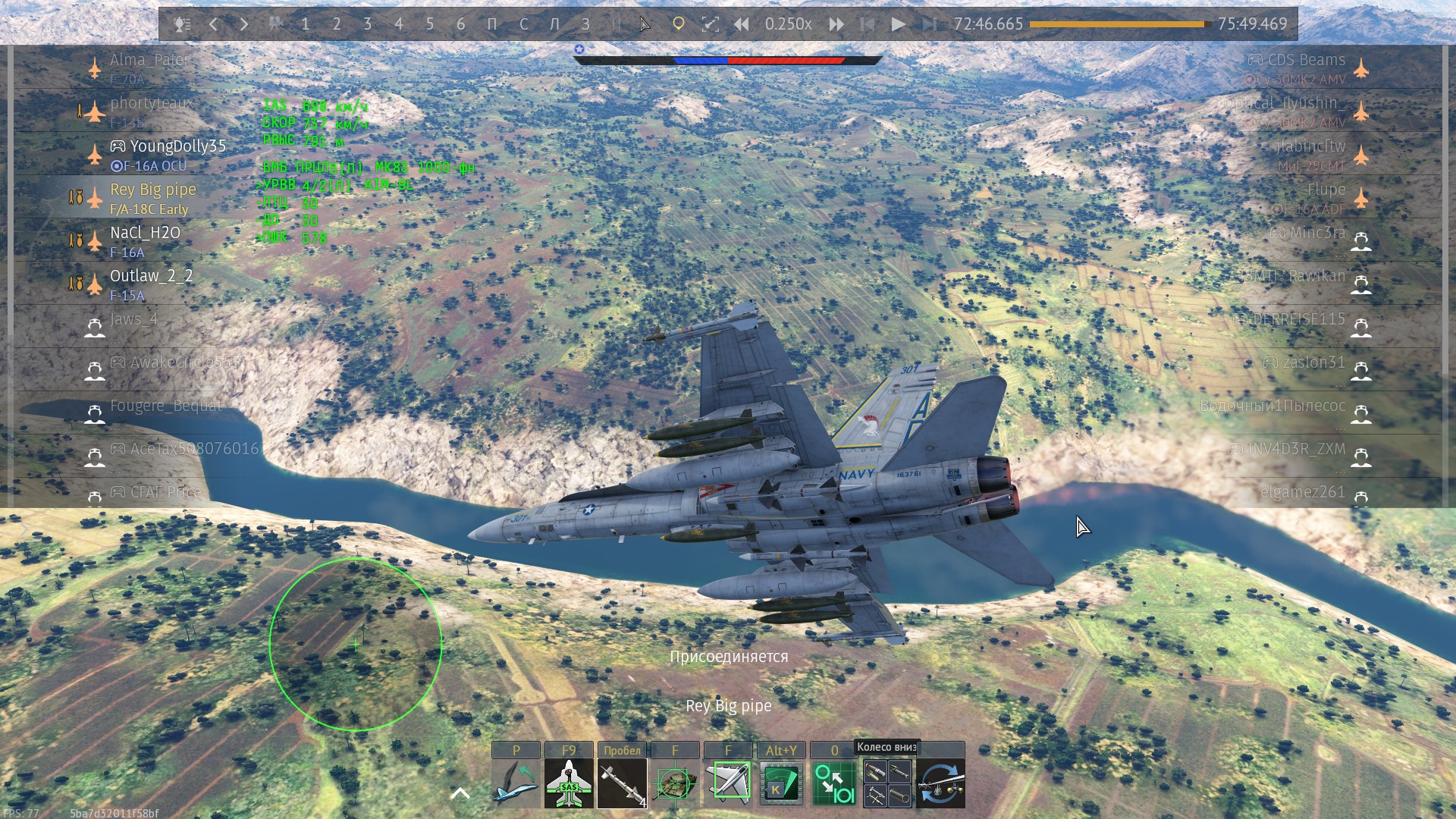Toggle the yellow map marker icon

tap(679, 24)
